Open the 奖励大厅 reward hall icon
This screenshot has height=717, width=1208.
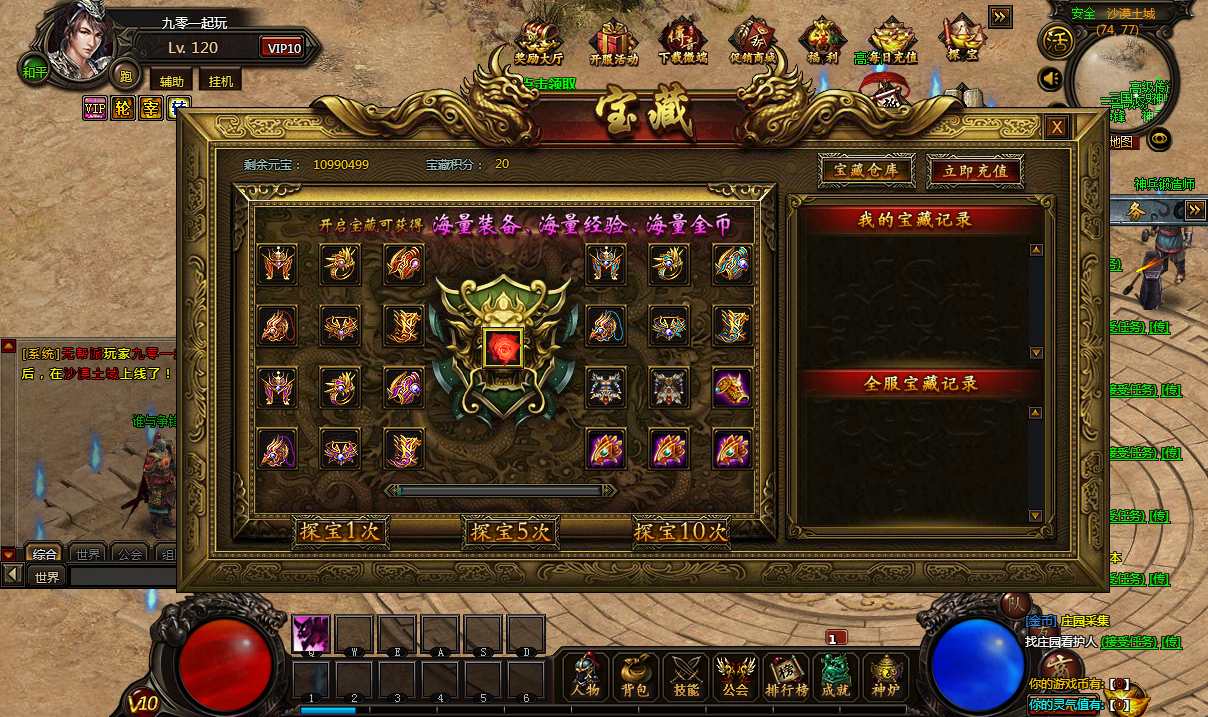[538, 42]
